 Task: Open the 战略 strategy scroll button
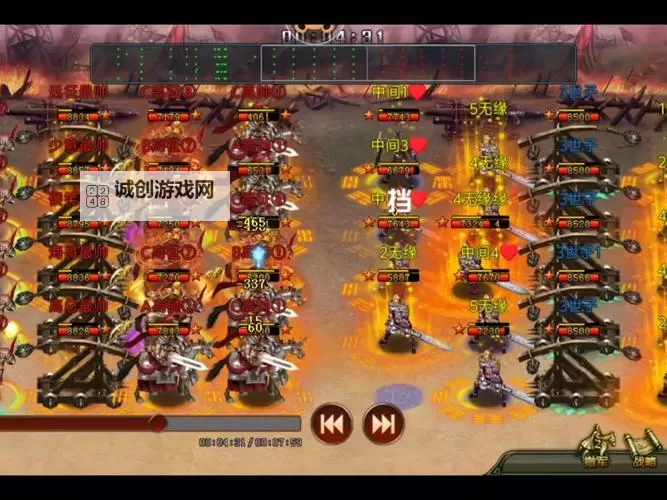(643, 448)
